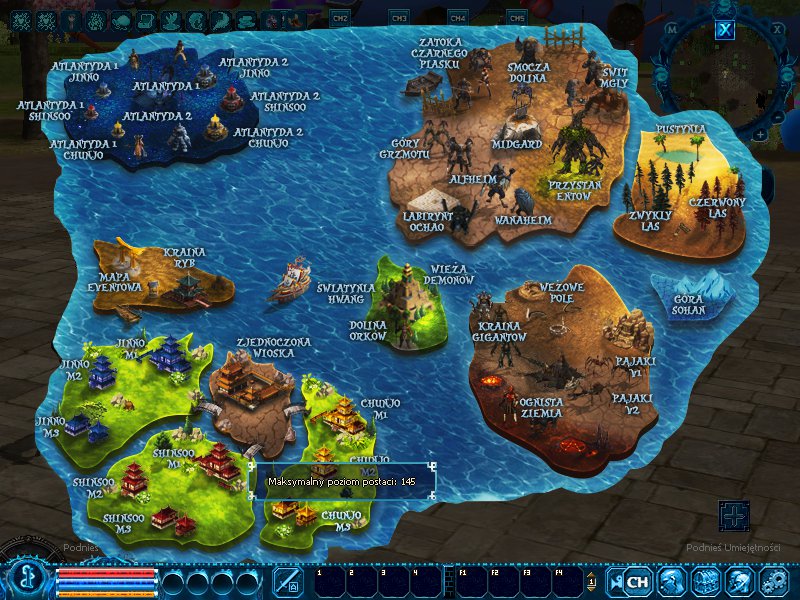This screenshot has width=800, height=600.
Task: Close the world map with the blue X
Action: 726,30
